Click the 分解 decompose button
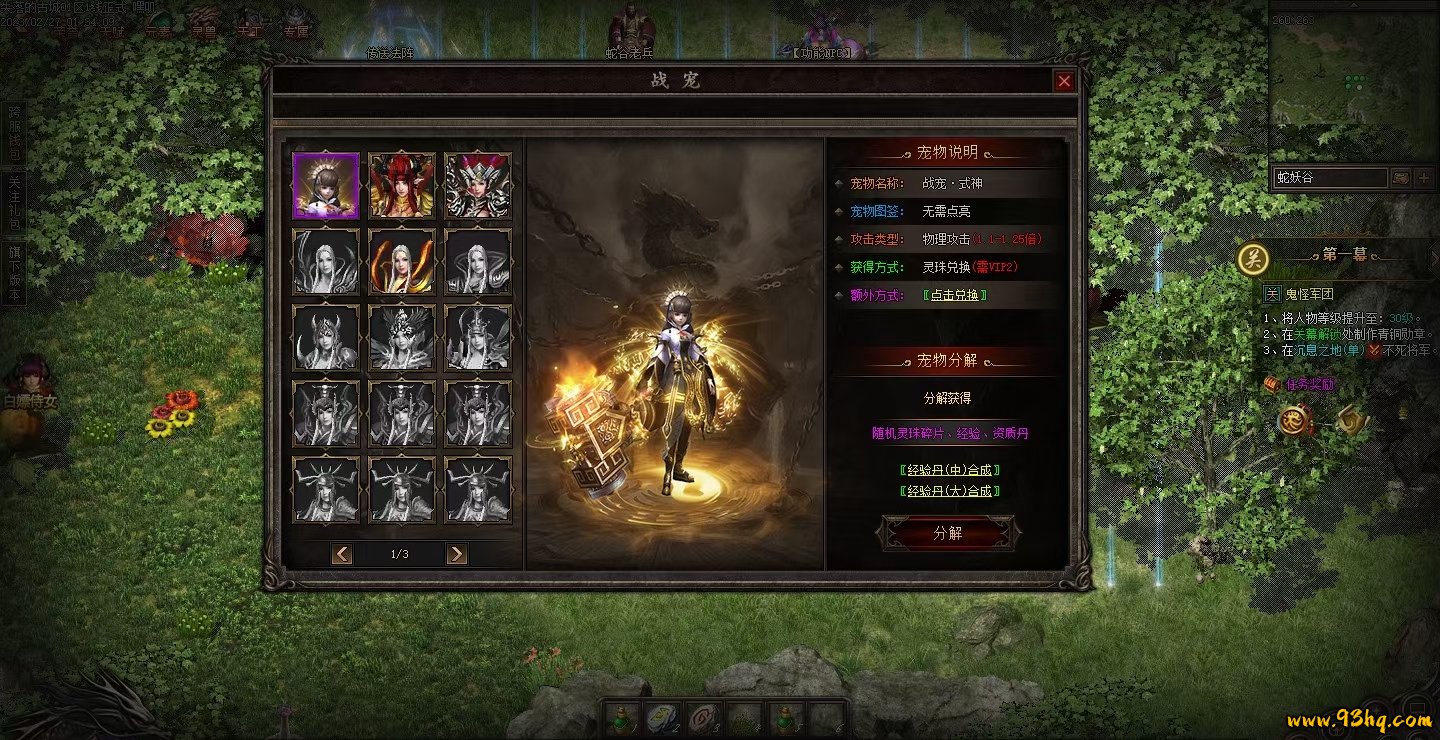1440x740 pixels. (947, 533)
